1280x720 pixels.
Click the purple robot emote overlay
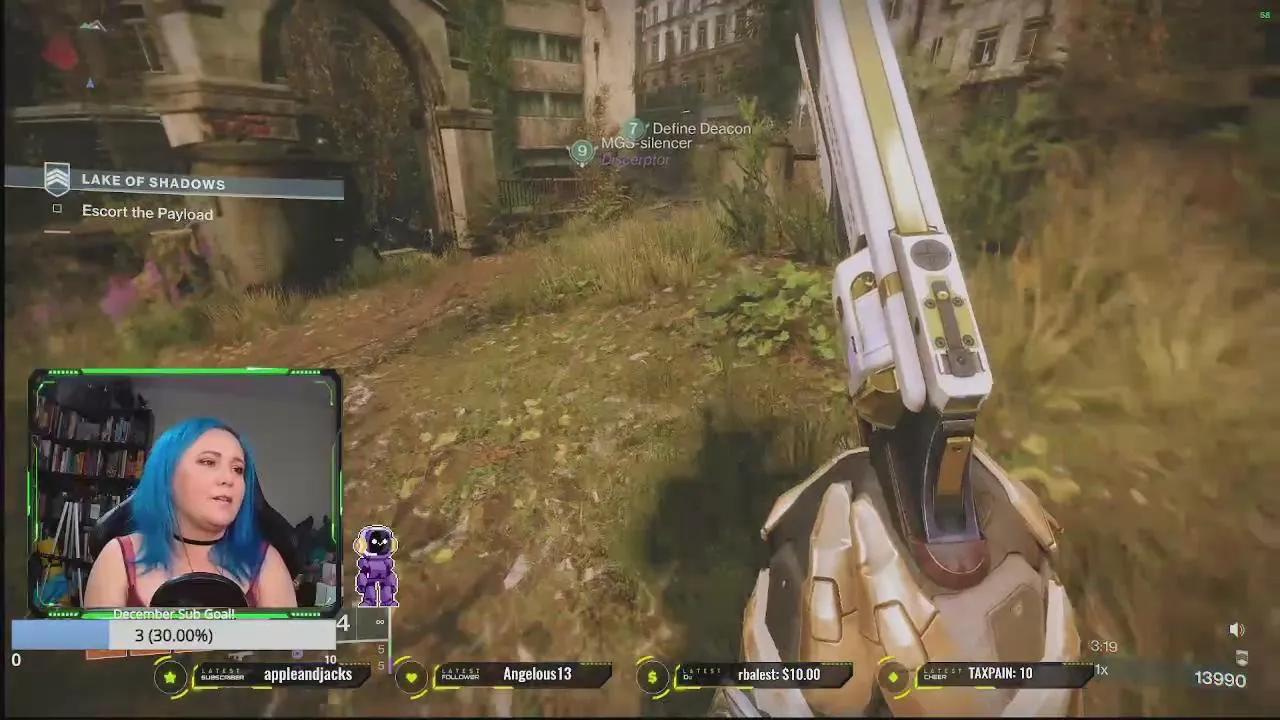click(x=378, y=565)
